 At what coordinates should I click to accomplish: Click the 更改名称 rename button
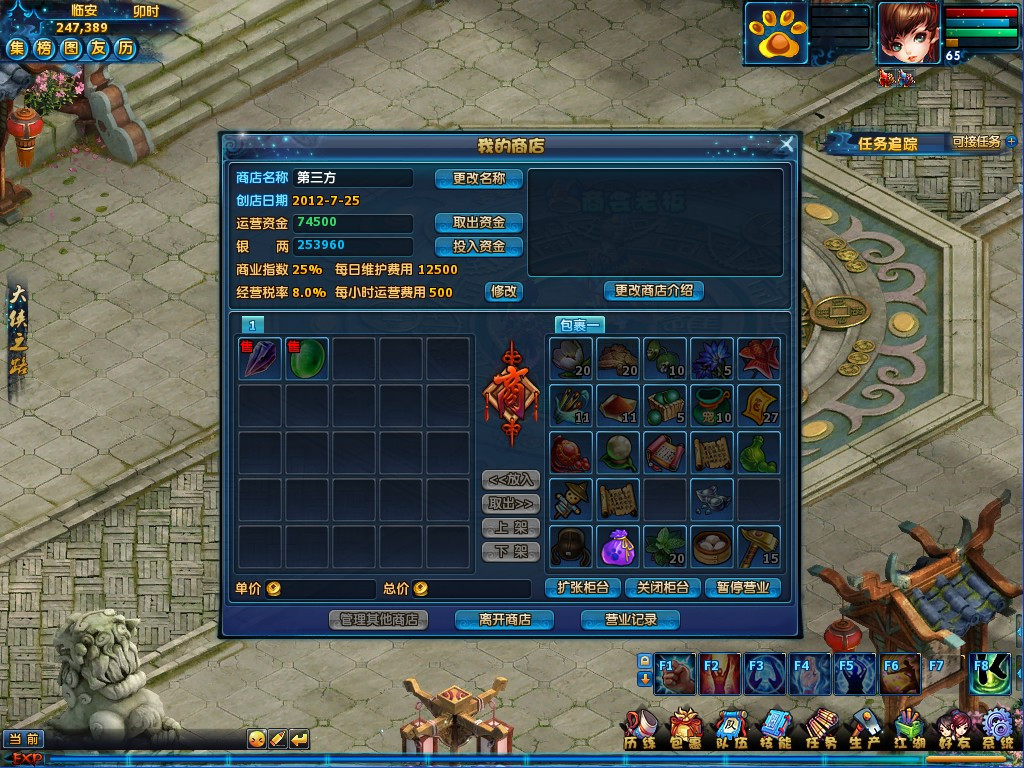(x=479, y=179)
